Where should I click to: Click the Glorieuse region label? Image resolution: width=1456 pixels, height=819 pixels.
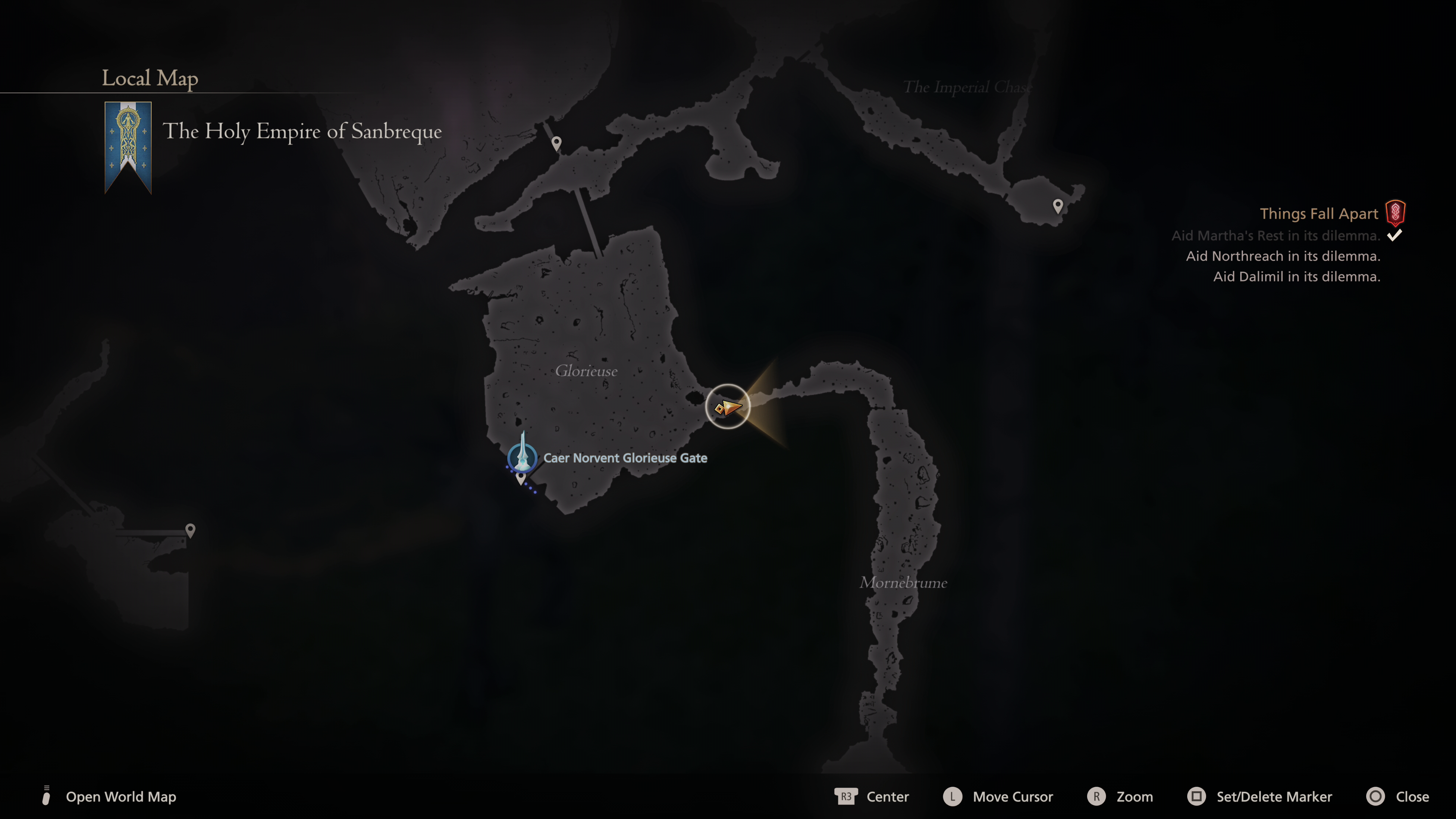pyautogui.click(x=586, y=371)
